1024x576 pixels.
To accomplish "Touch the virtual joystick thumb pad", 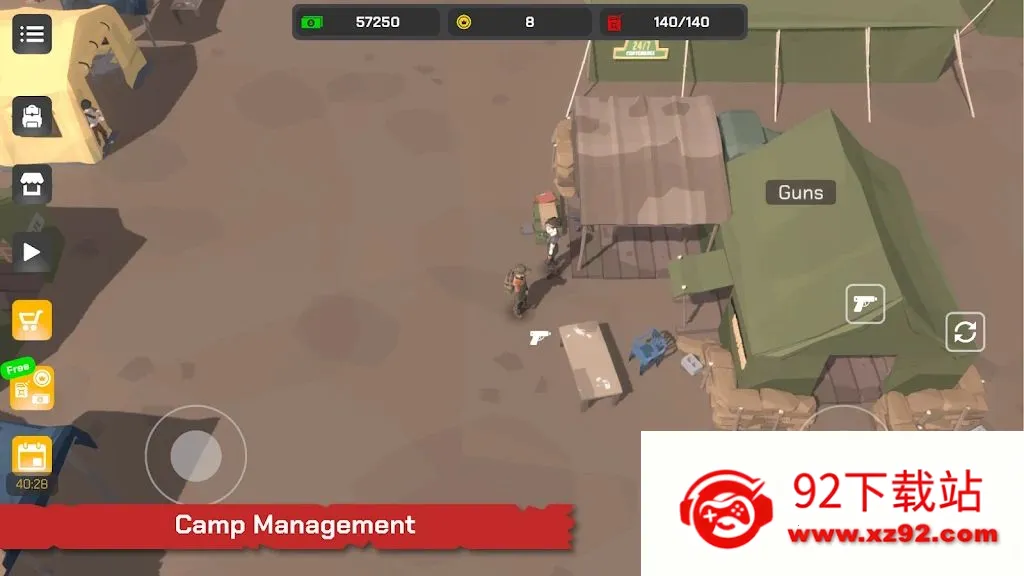I will click(196, 456).
